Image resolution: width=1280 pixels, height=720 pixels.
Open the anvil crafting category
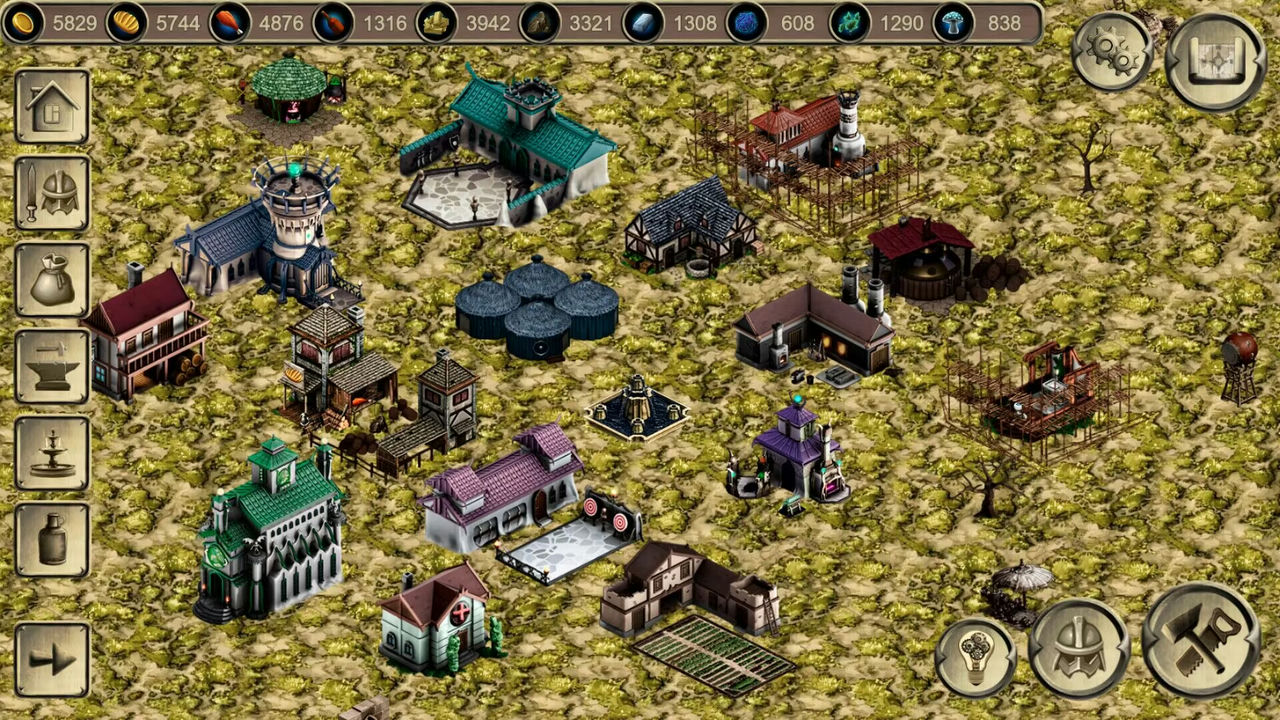(x=52, y=367)
